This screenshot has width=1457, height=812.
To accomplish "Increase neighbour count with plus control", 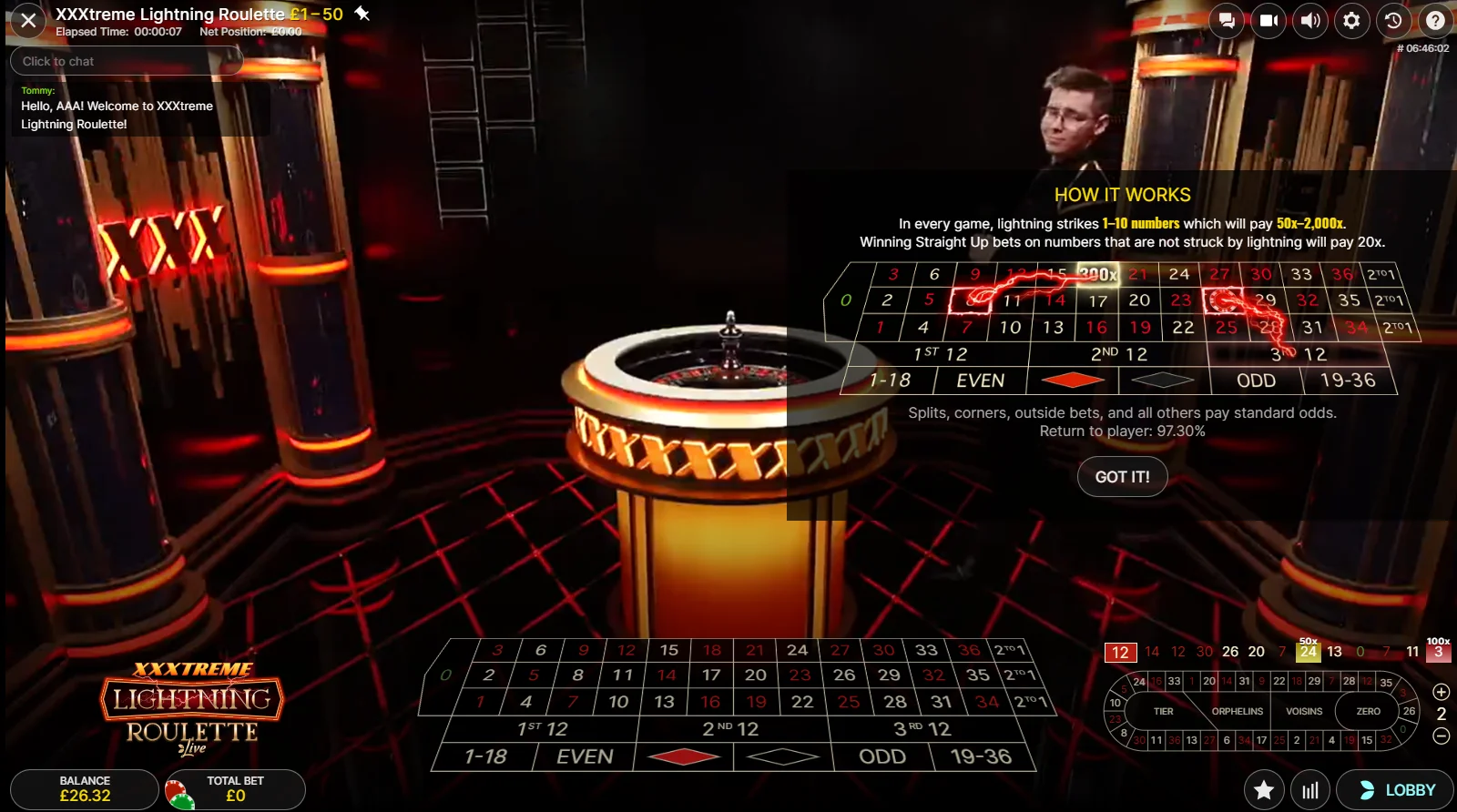I will click(1441, 691).
